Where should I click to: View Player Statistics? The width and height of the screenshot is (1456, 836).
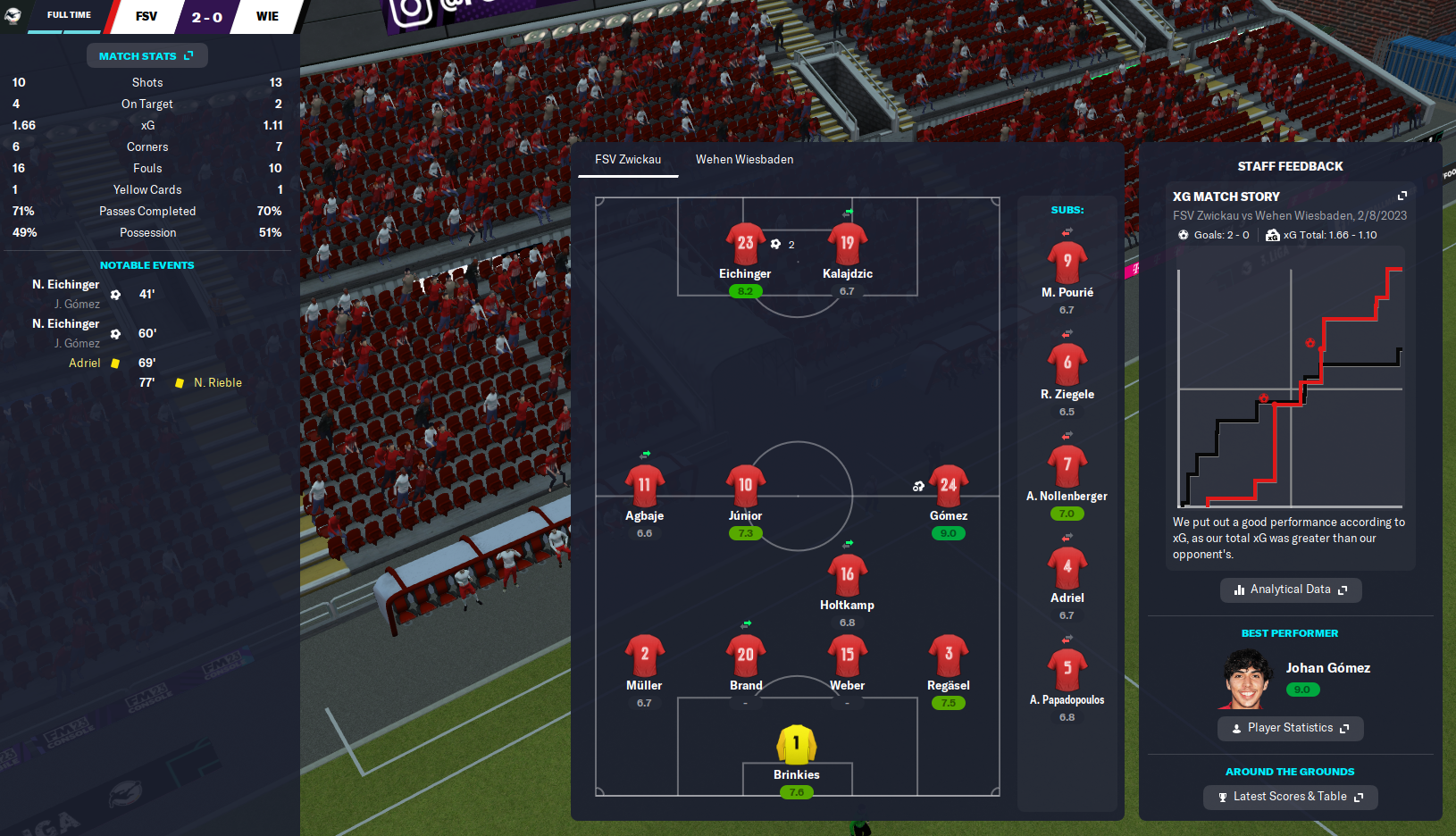coord(1290,728)
